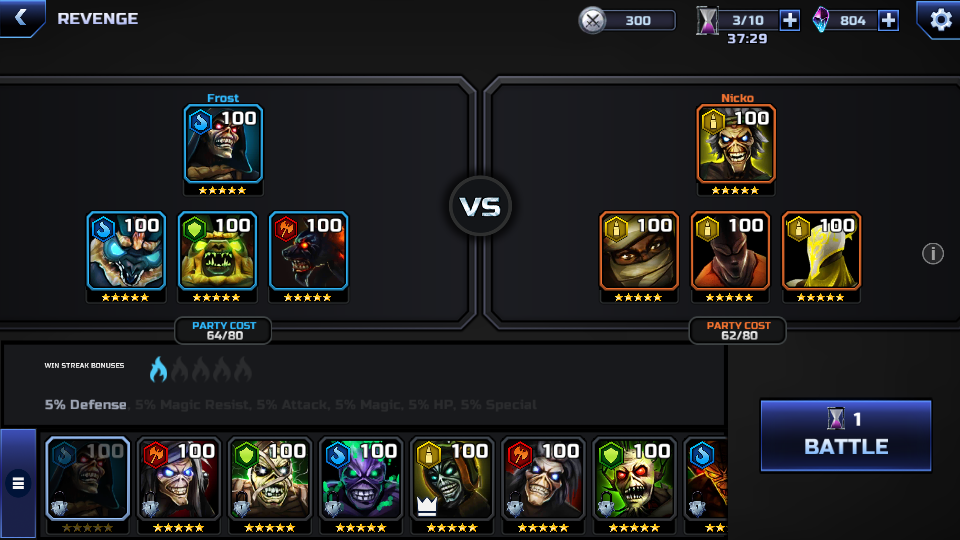Go back from the Revenge screen

click(x=21, y=18)
